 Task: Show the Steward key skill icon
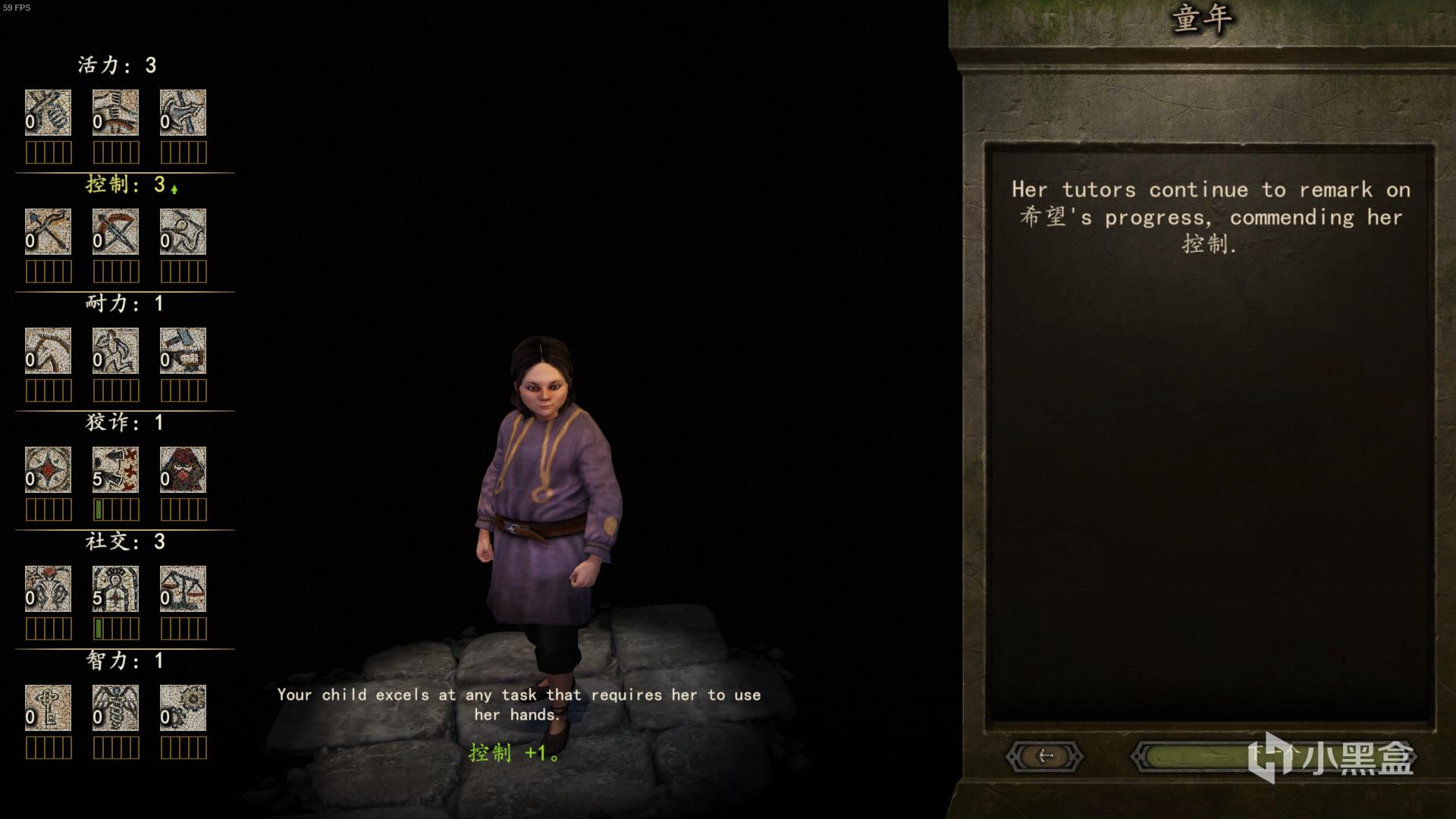48,708
